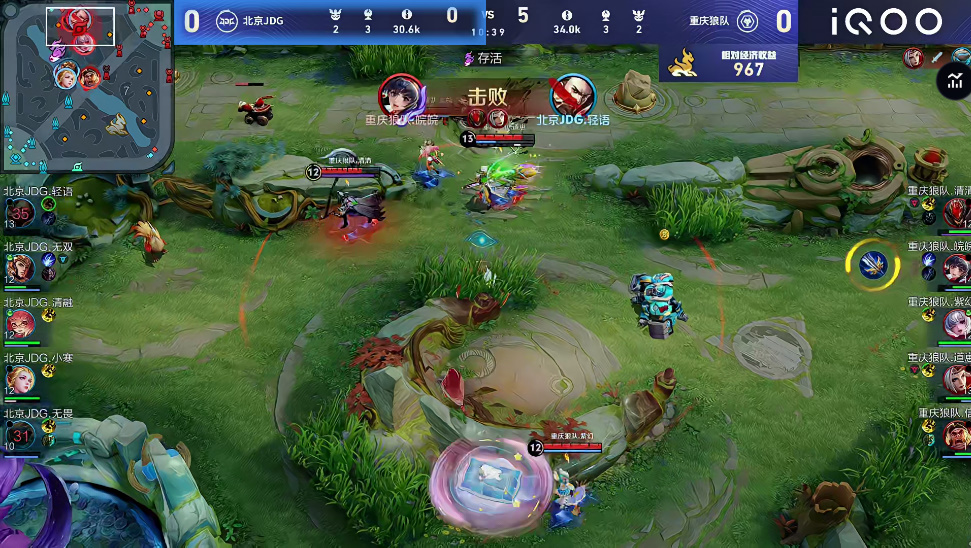Select 重庆狼队 player 晓晓's portrait
Screen dimensions: 971x548
coord(955,267)
